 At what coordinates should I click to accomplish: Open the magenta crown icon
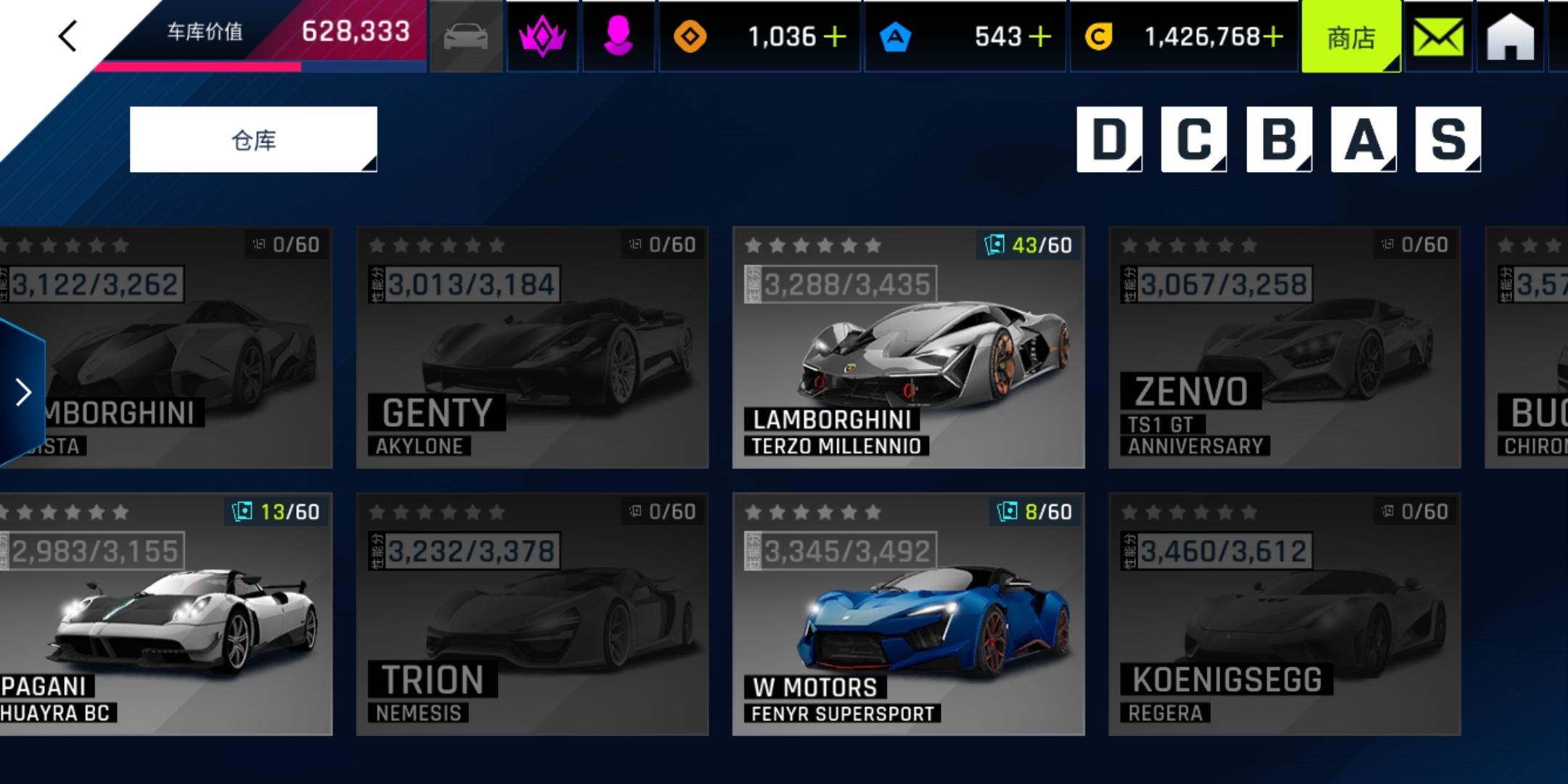pyautogui.click(x=542, y=36)
